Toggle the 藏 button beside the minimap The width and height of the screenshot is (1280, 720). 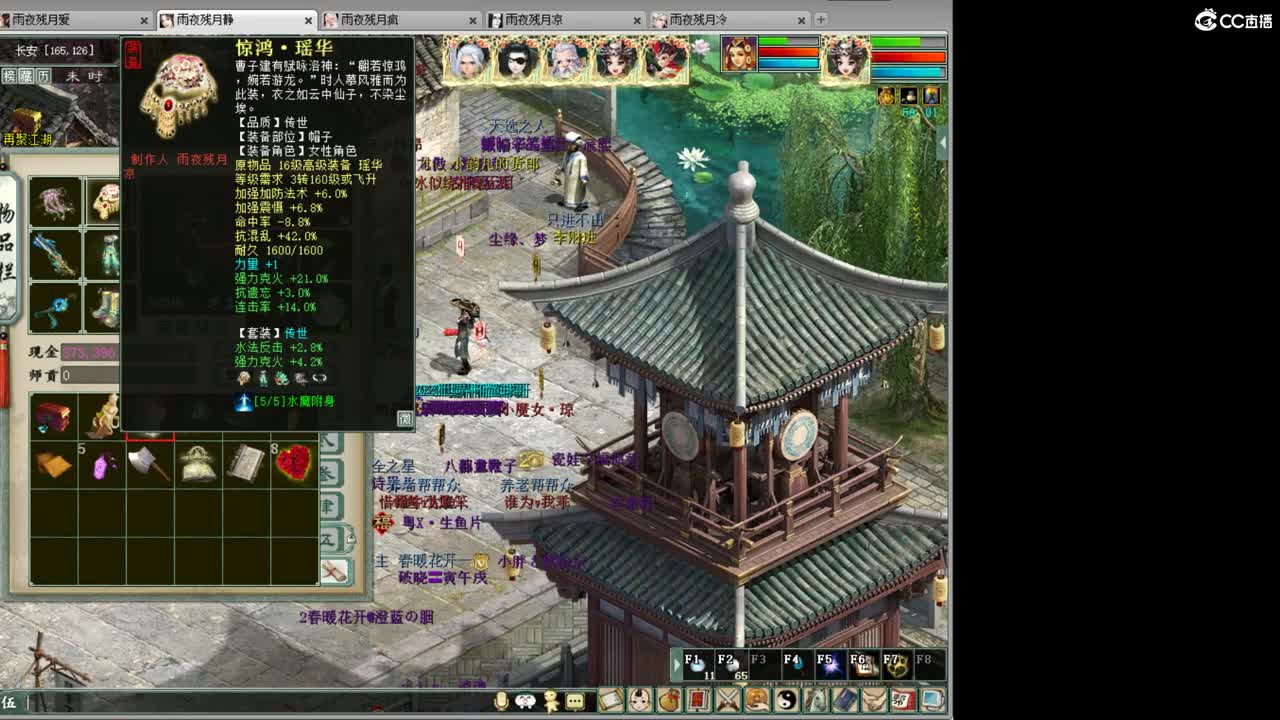[25, 75]
